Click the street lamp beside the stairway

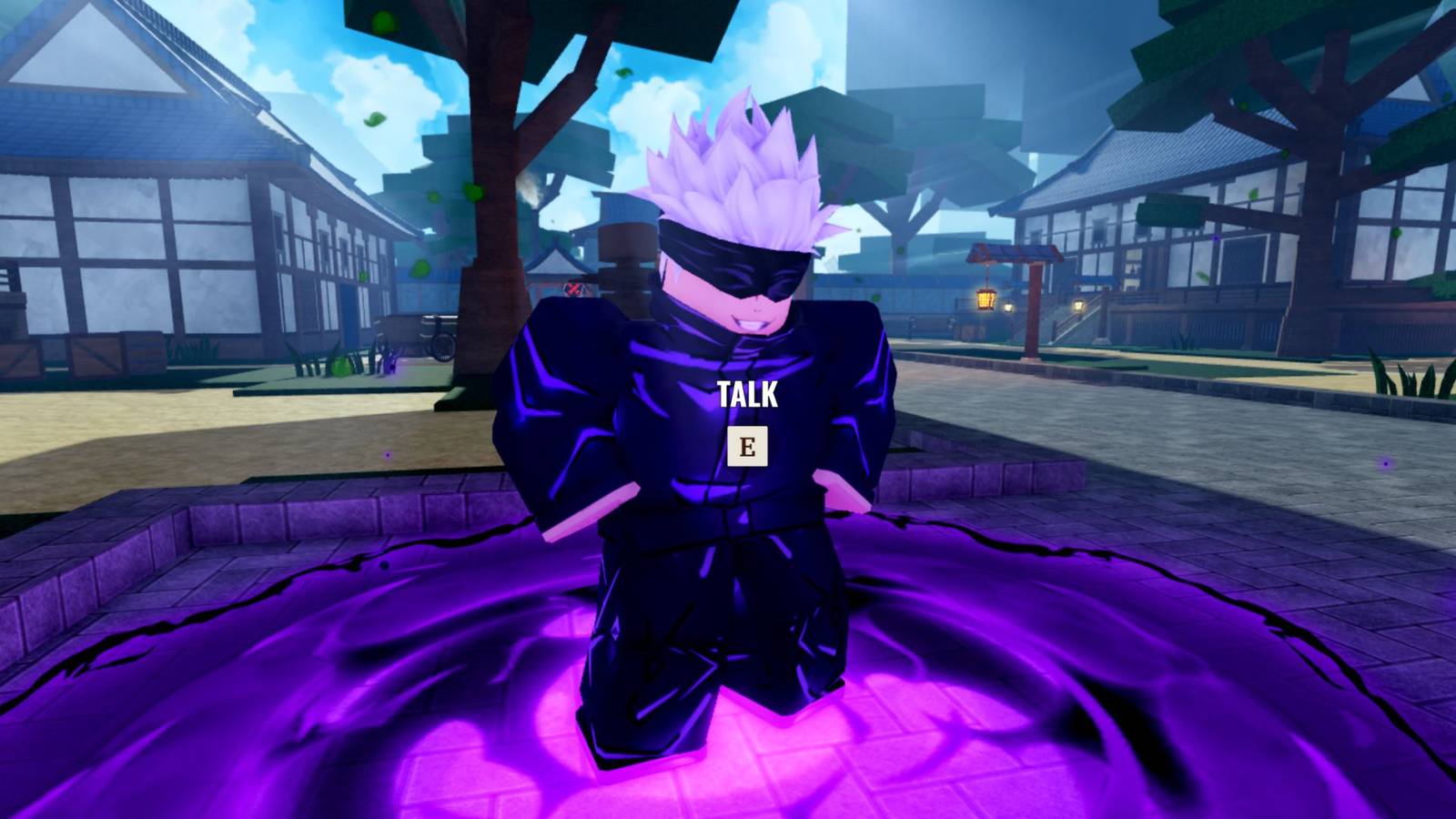pos(1078,307)
